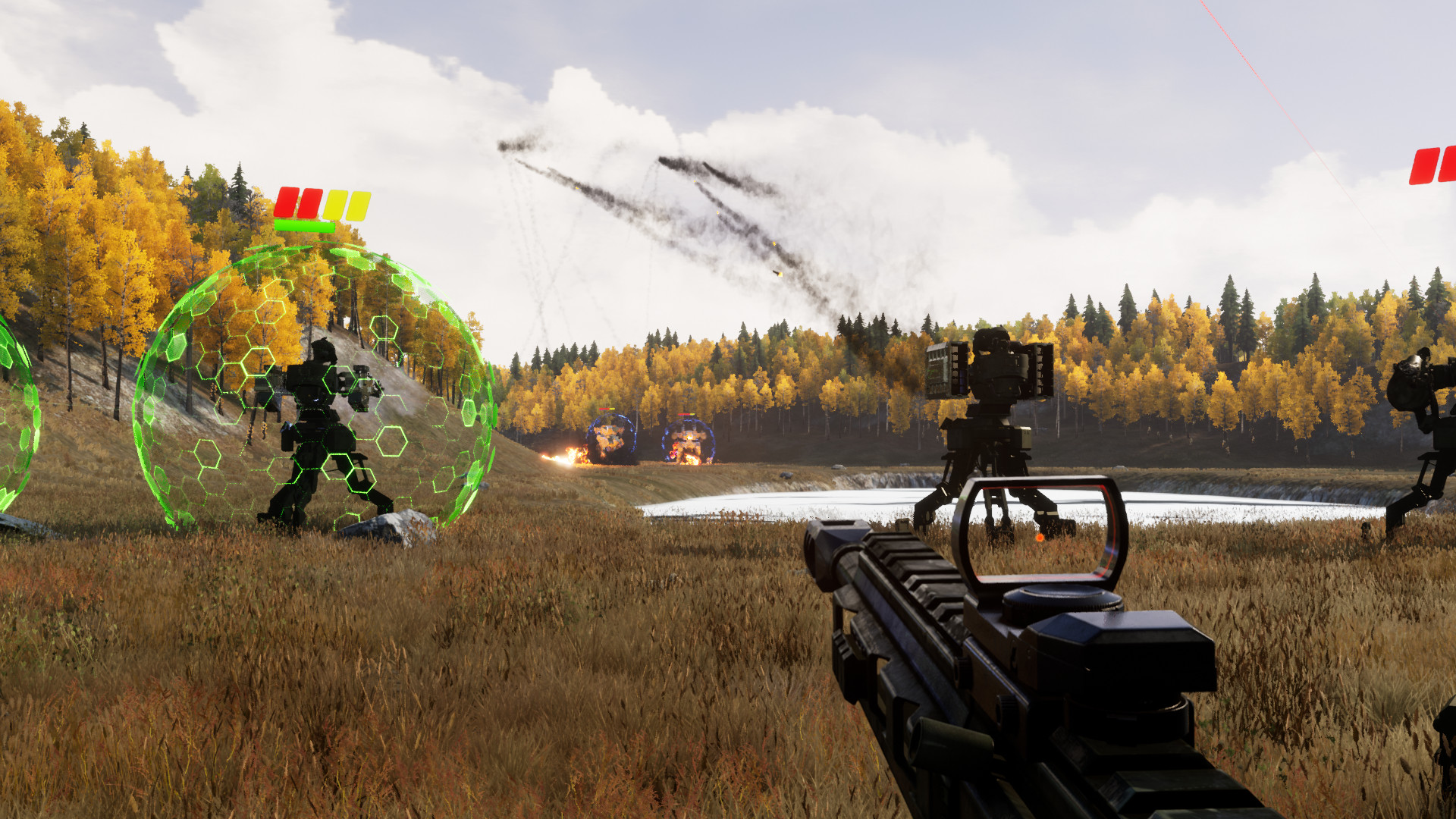The width and height of the screenshot is (1456, 819).
Task: Click the health bar above the right burning mech
Action: (686, 415)
